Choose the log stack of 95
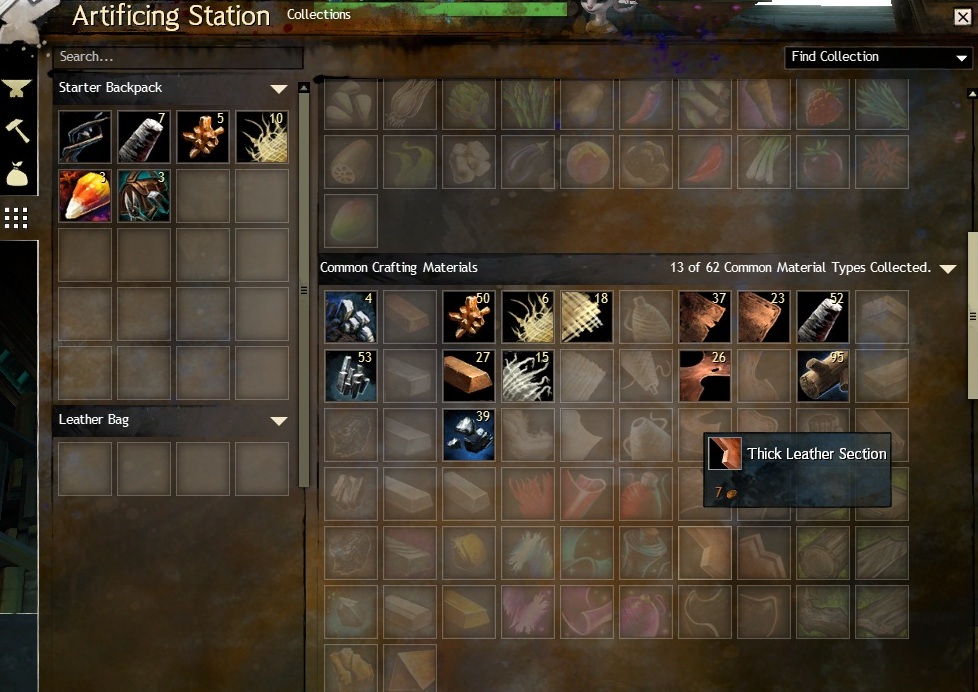This screenshot has width=978, height=692. [823, 375]
